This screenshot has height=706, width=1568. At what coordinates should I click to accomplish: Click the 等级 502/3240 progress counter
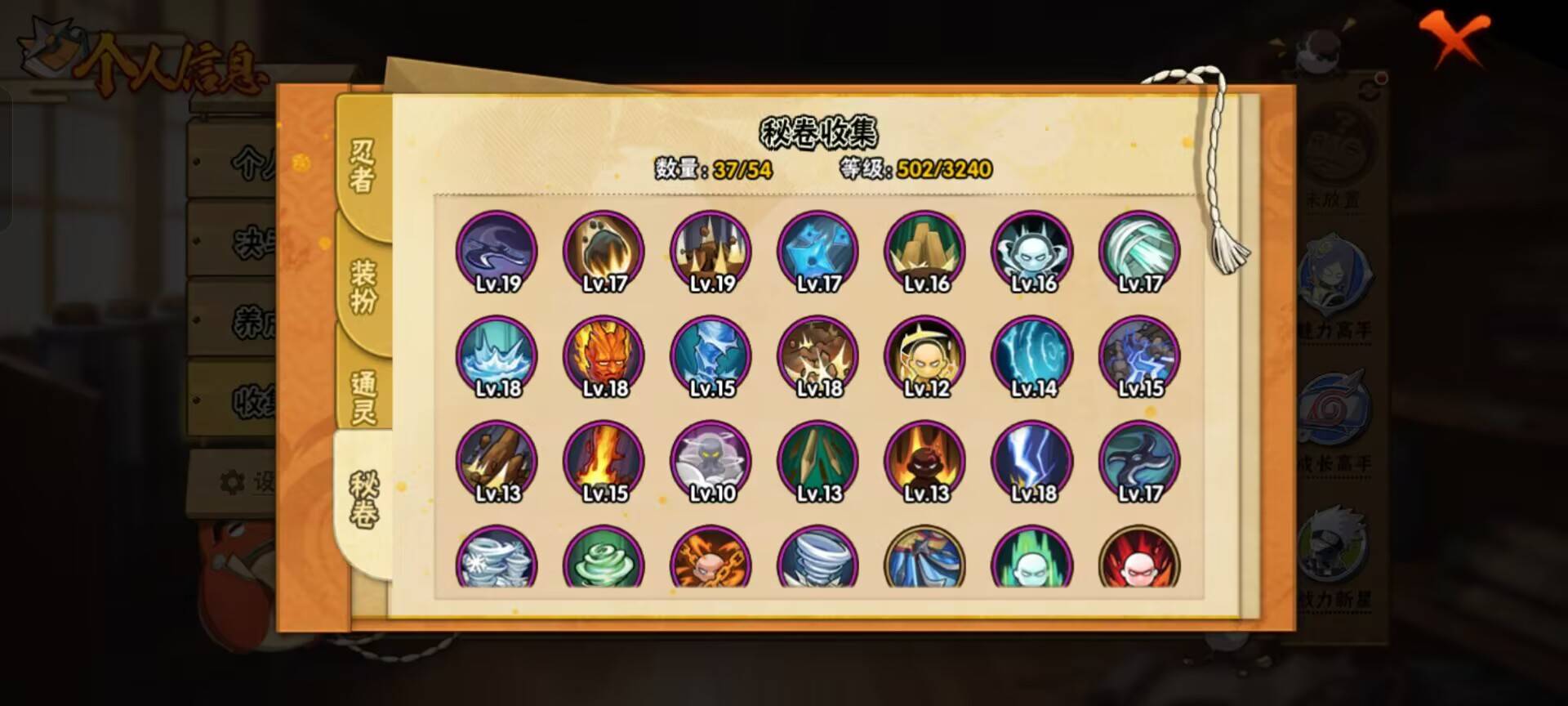click(913, 170)
